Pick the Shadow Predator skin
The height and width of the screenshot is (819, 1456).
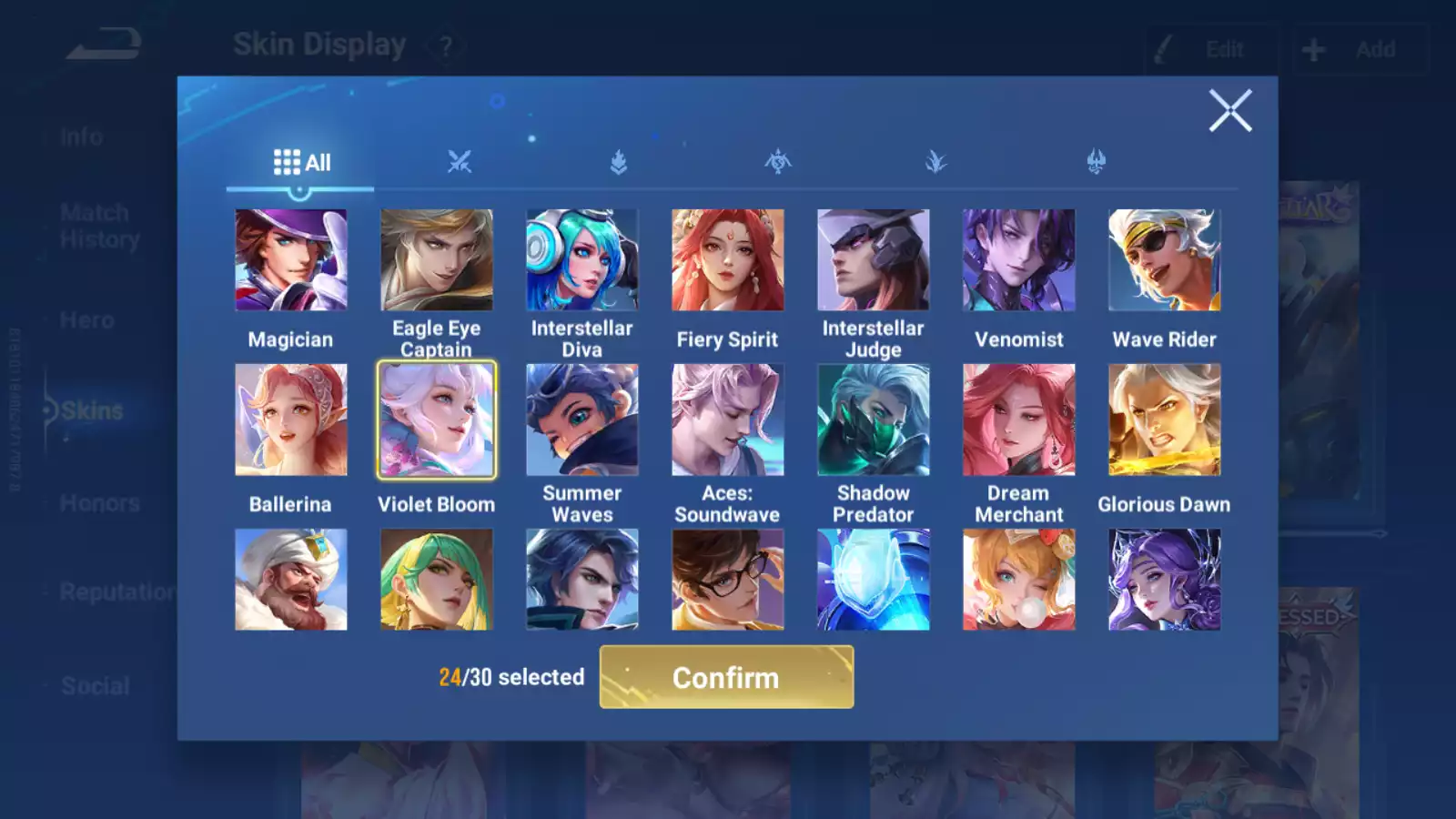coord(873,420)
